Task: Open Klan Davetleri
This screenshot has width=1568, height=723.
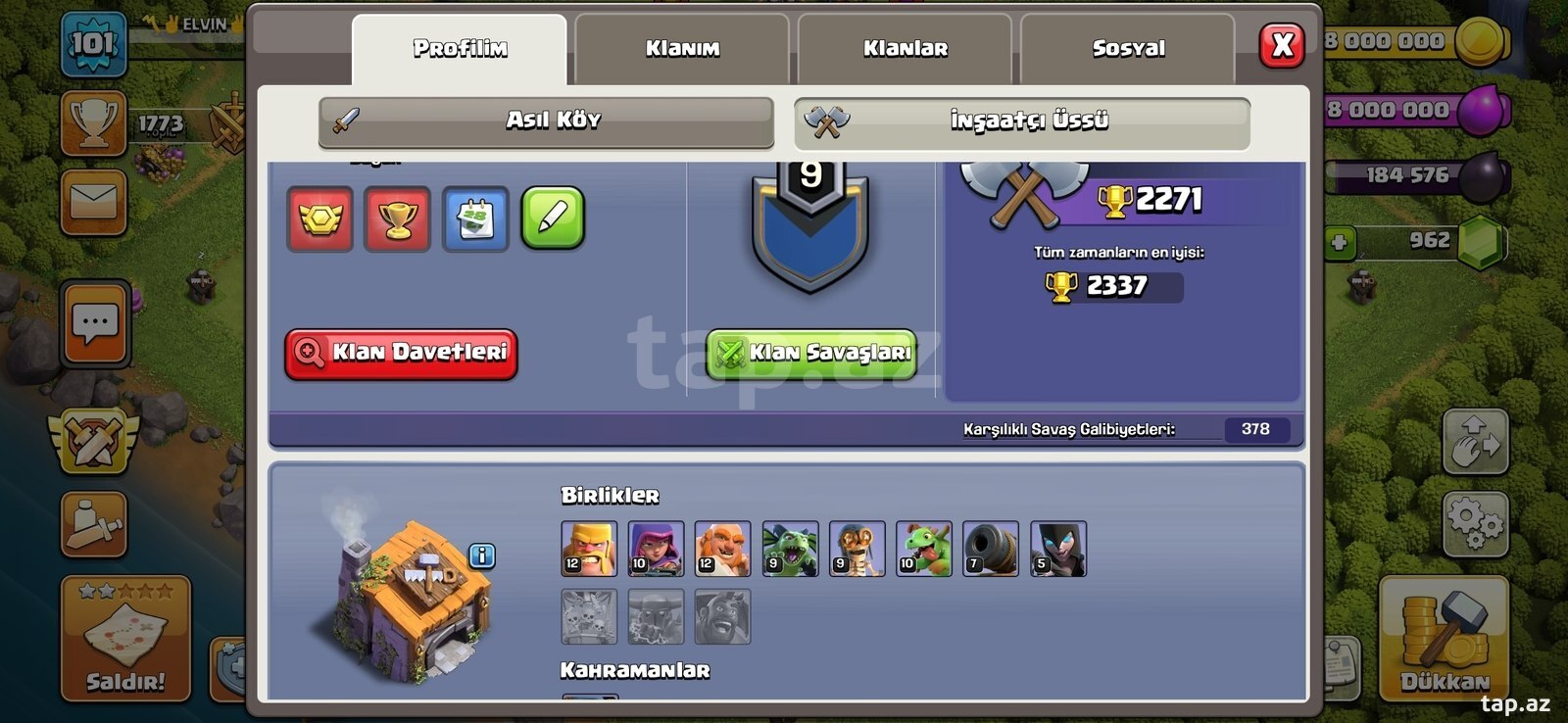Action: click(402, 353)
